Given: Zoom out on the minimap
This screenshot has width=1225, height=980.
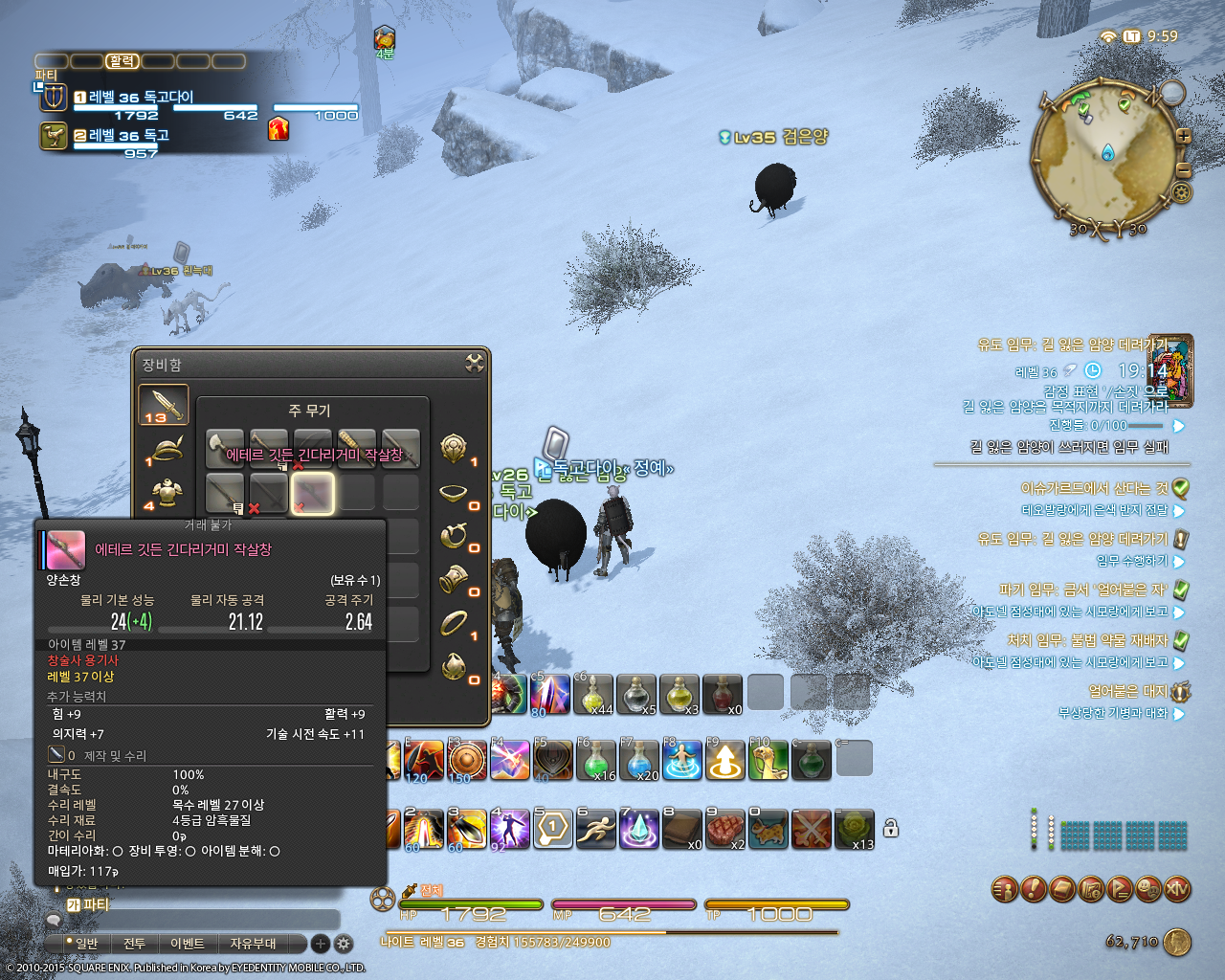Looking at the screenshot, I should [1184, 170].
